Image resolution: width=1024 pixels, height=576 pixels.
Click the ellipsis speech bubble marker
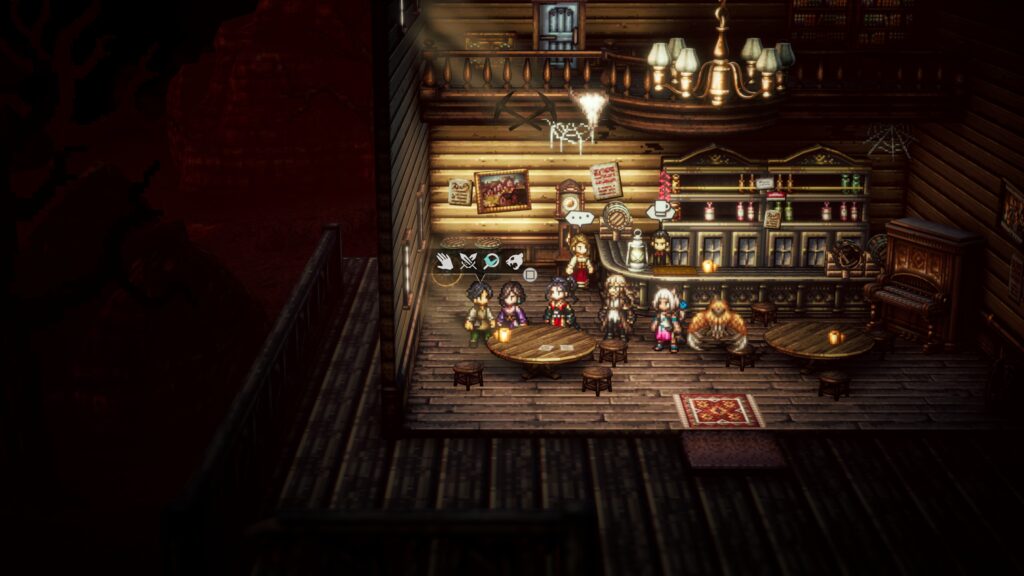(x=579, y=217)
